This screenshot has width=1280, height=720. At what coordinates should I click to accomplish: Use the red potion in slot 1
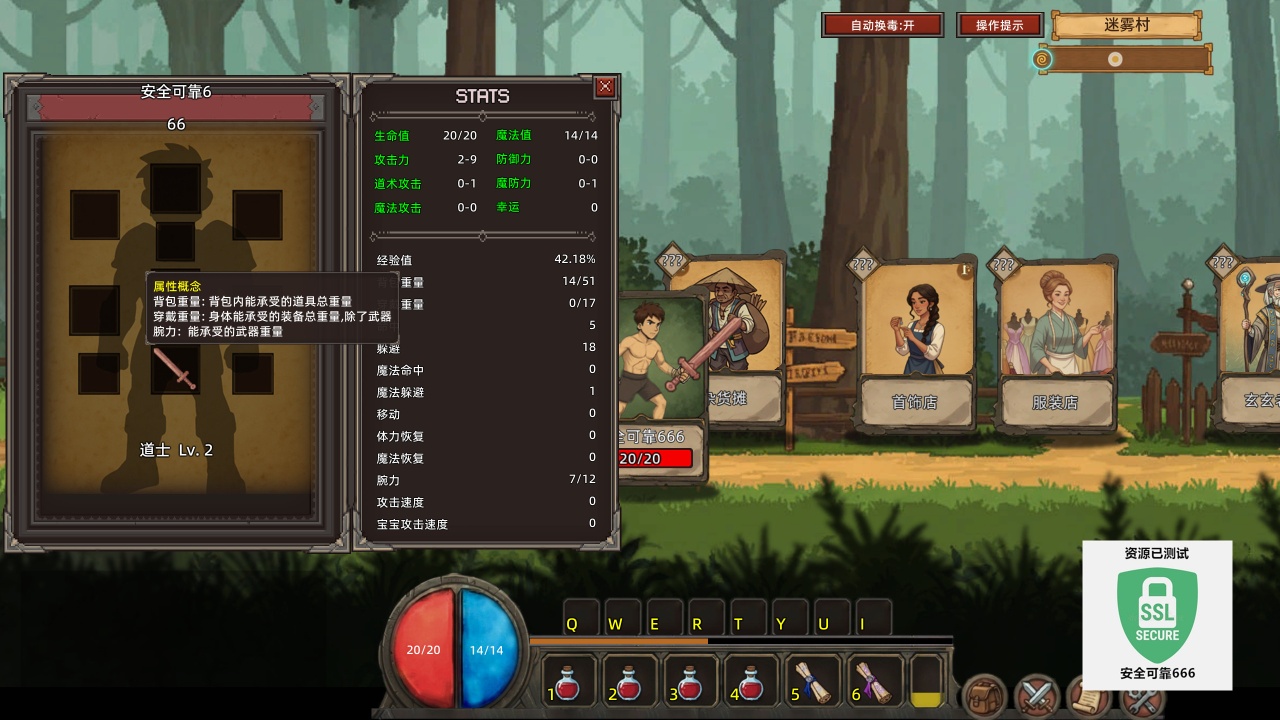tap(569, 681)
